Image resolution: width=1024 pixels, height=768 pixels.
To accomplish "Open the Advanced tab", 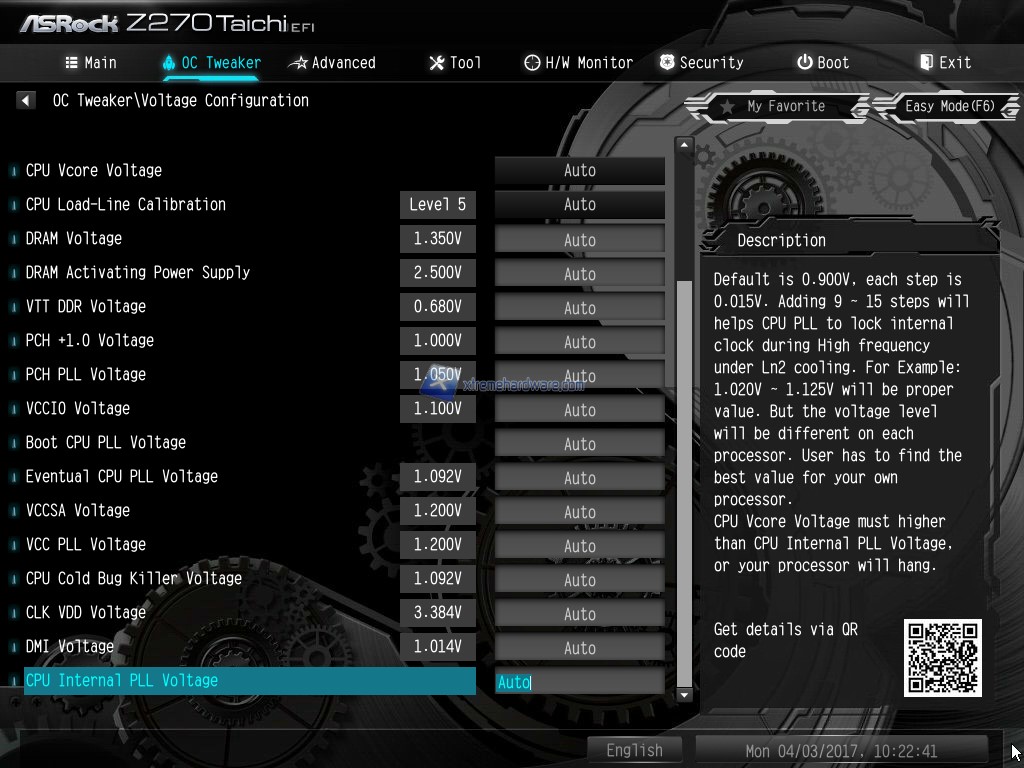I will coord(332,62).
